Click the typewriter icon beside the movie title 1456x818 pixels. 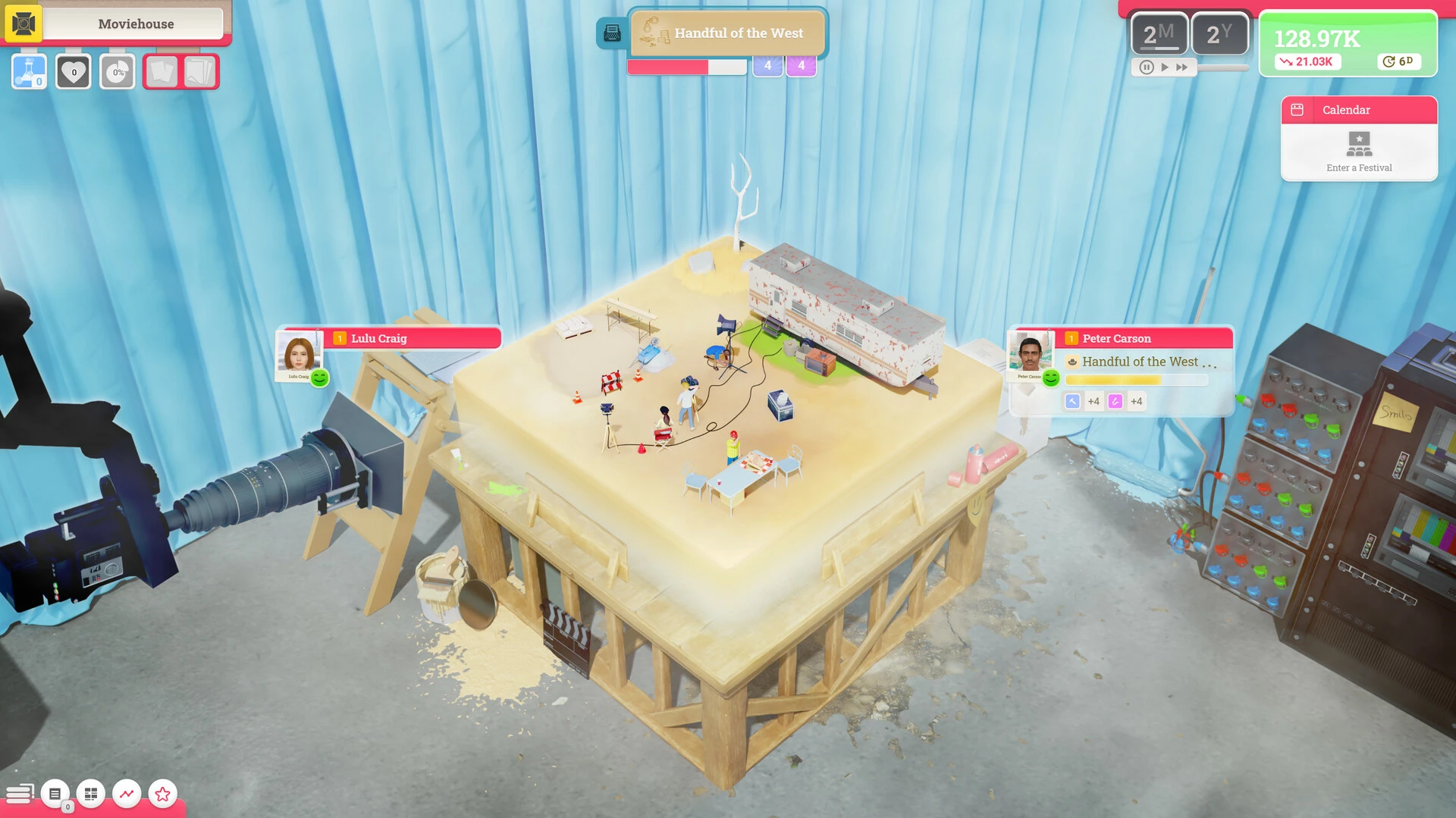tap(612, 33)
